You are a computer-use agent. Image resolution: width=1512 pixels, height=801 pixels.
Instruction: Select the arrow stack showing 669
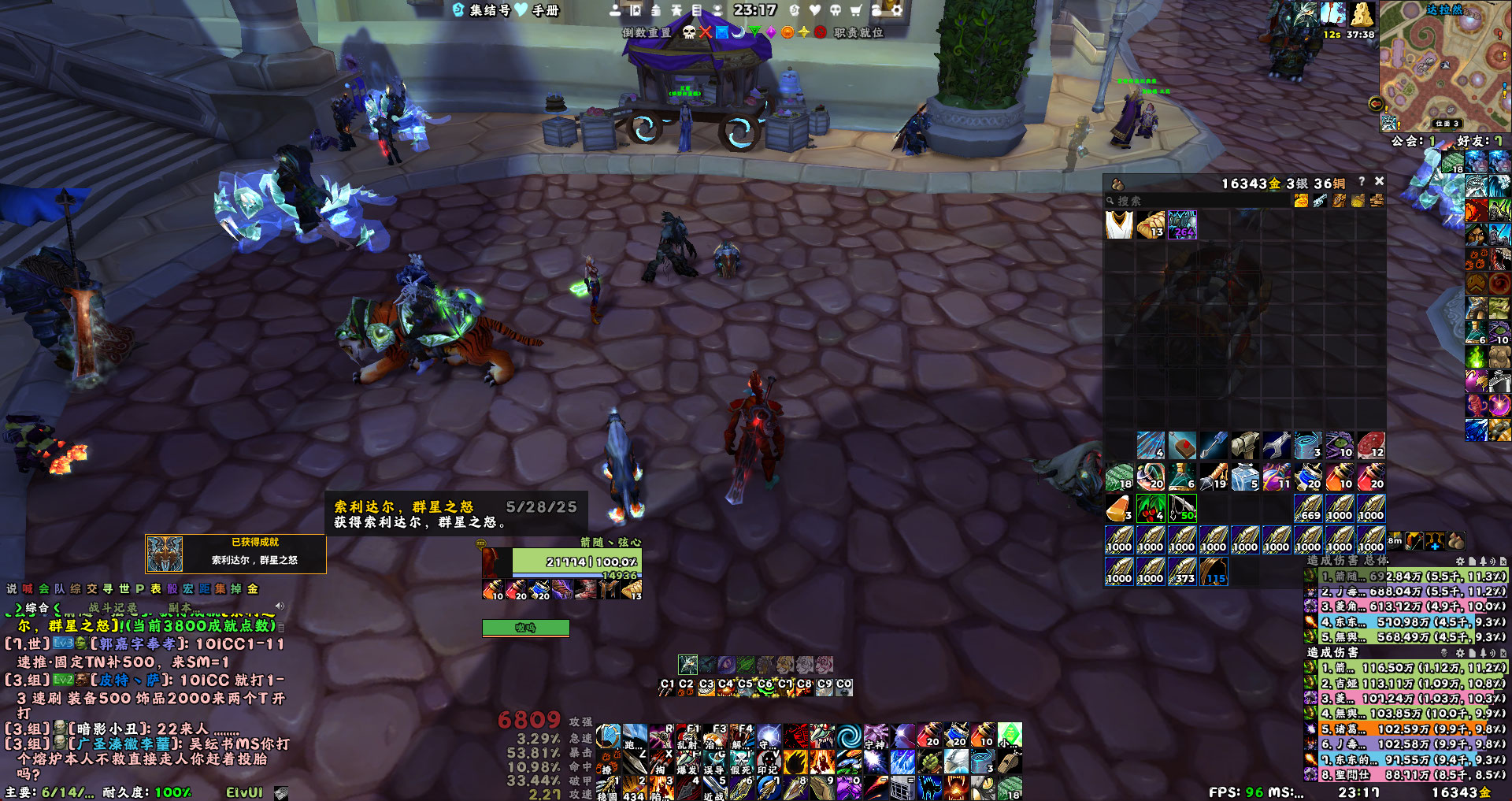coord(1308,508)
